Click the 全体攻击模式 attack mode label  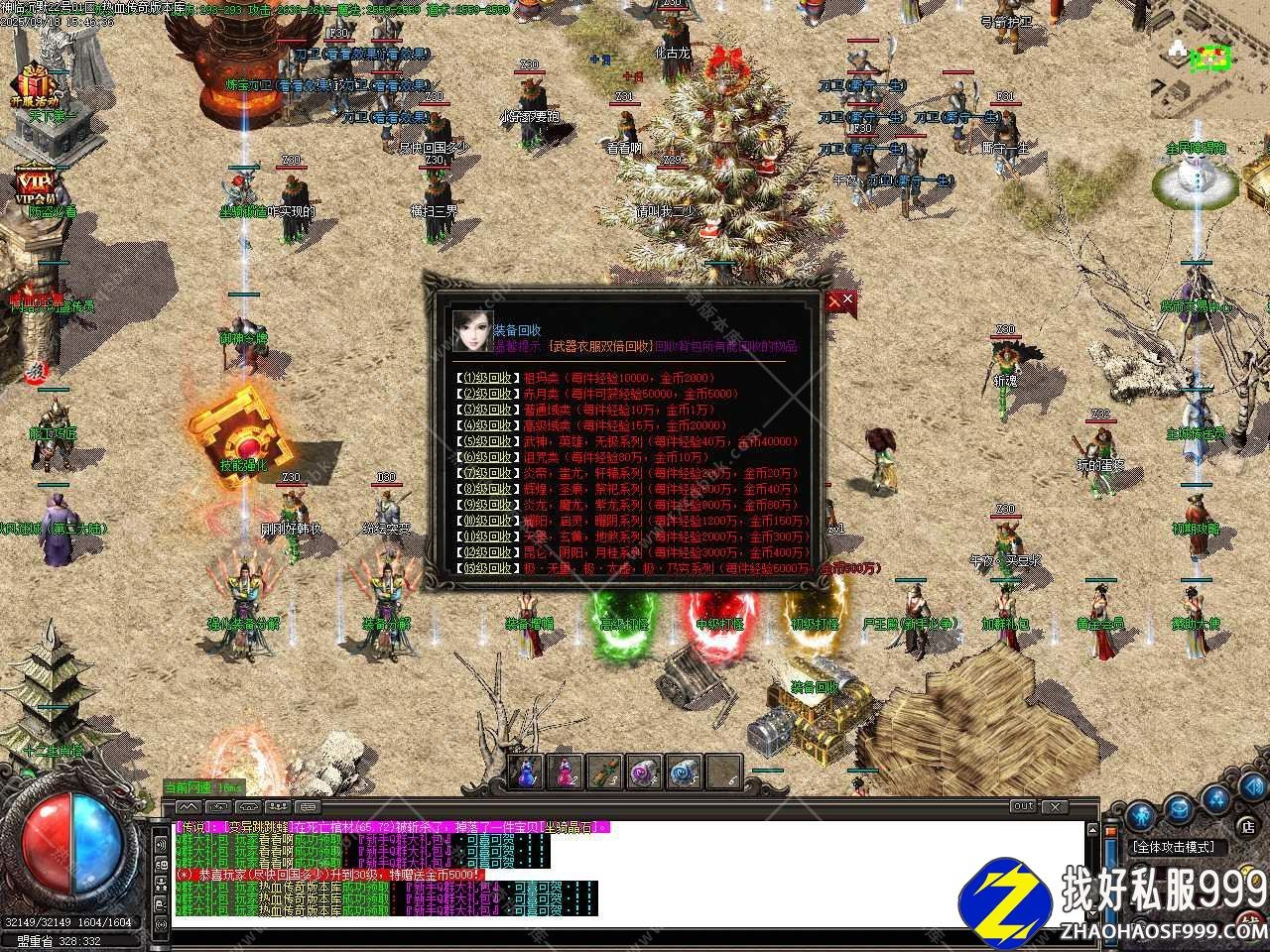[x=1177, y=848]
